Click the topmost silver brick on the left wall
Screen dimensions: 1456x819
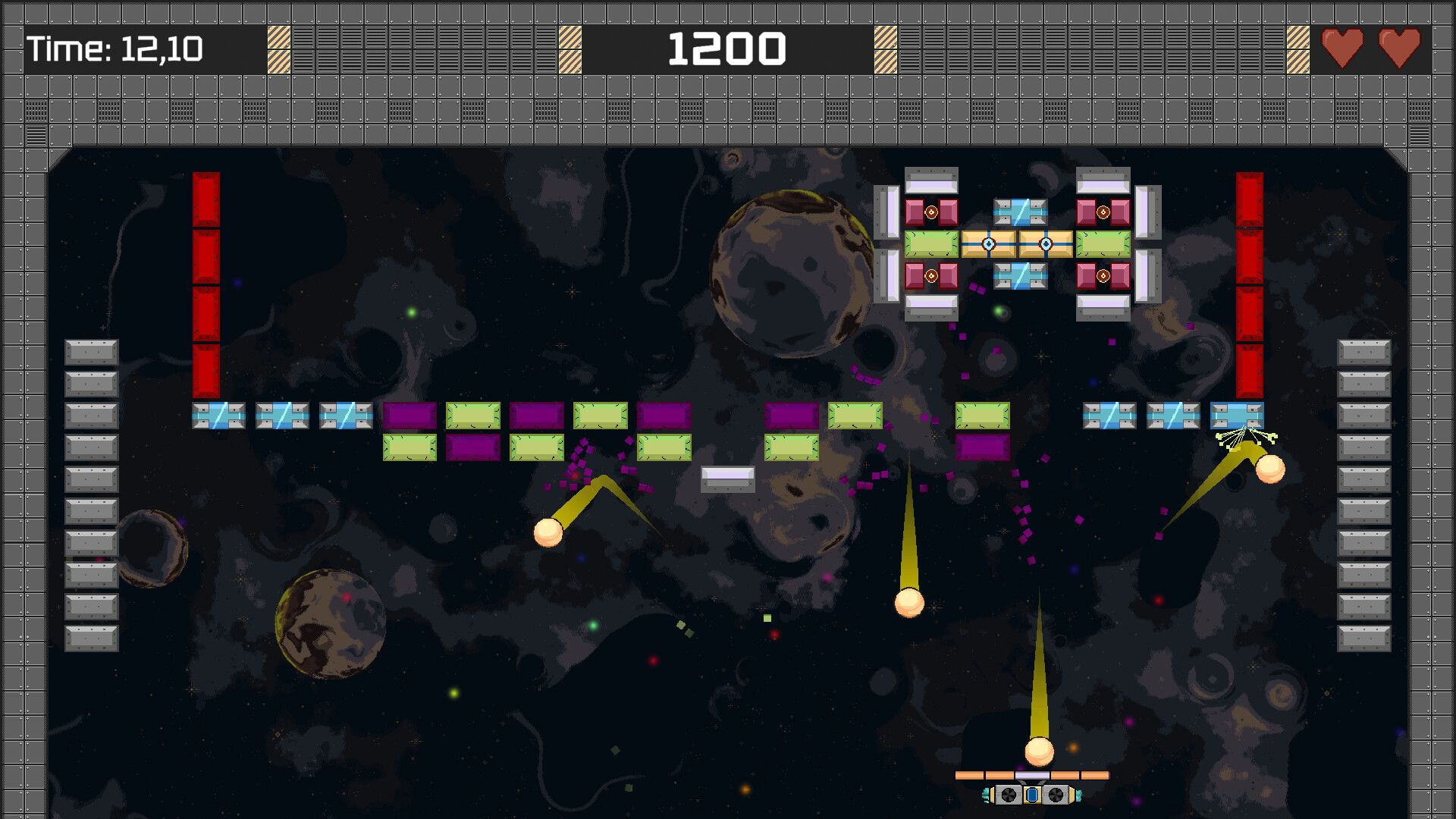91,352
